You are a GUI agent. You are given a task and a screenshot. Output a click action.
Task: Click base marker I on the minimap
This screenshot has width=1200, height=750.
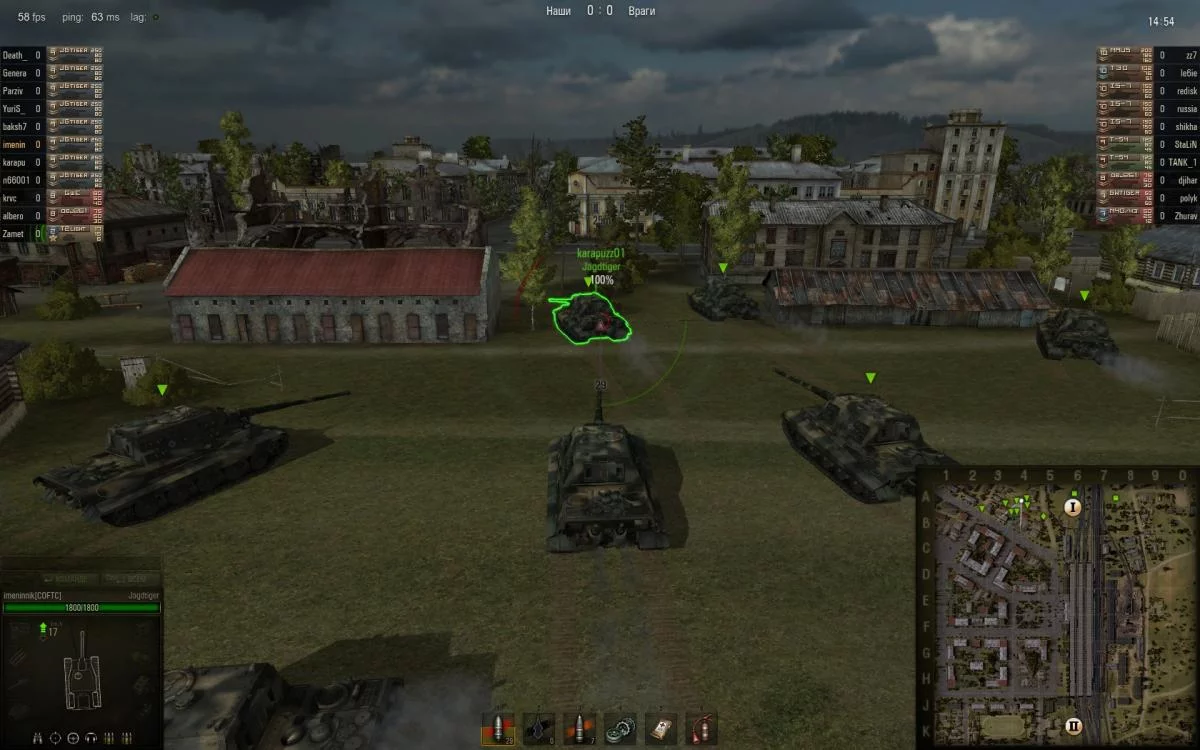click(1073, 507)
